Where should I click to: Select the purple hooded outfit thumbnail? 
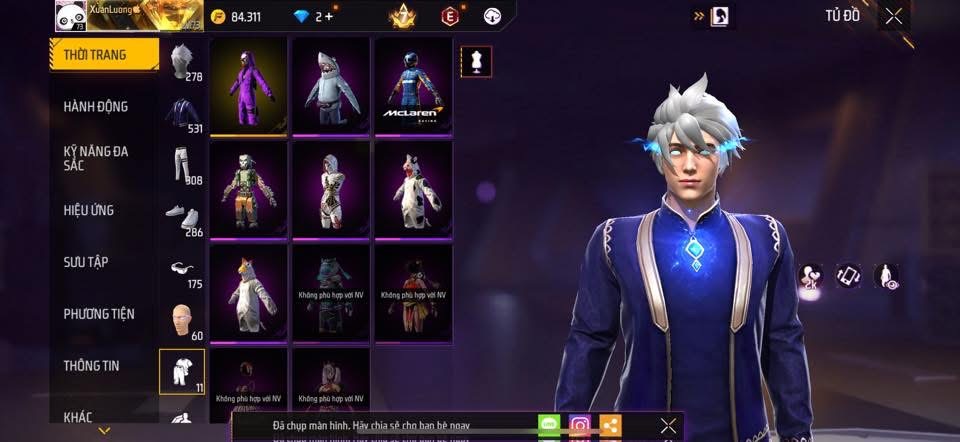(249, 85)
